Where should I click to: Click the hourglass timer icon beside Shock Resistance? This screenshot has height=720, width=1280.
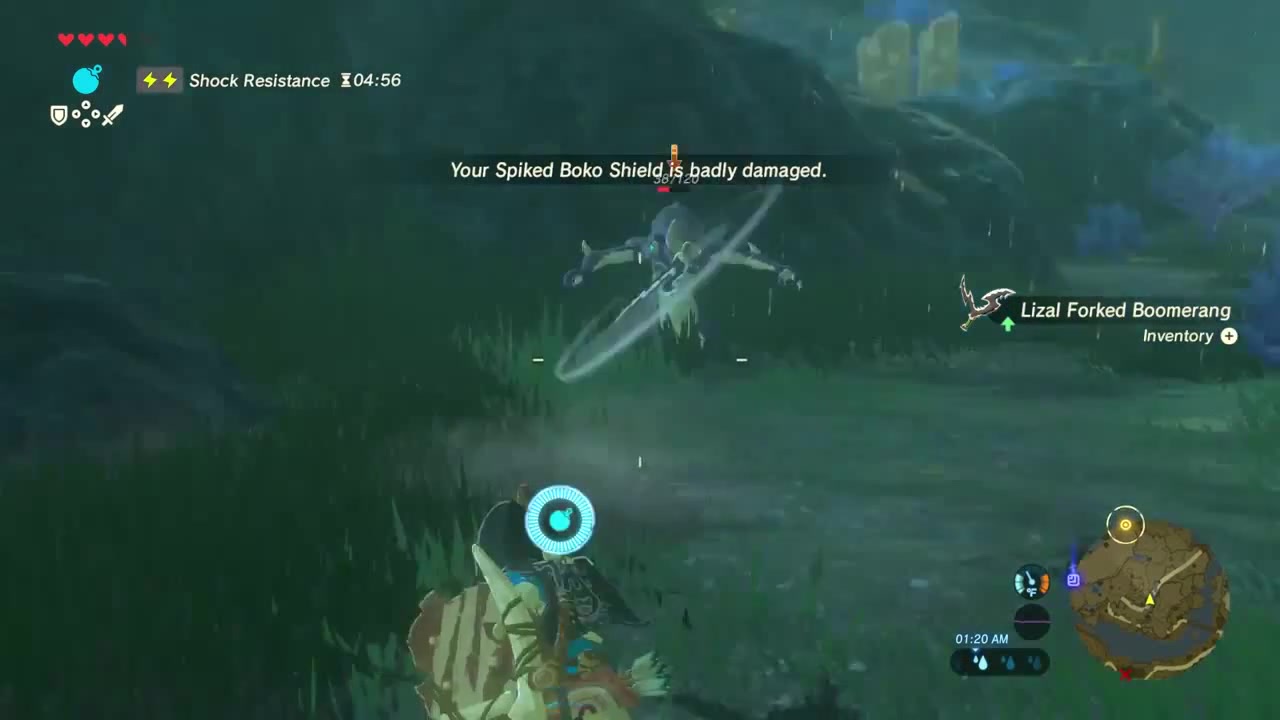pyautogui.click(x=345, y=80)
